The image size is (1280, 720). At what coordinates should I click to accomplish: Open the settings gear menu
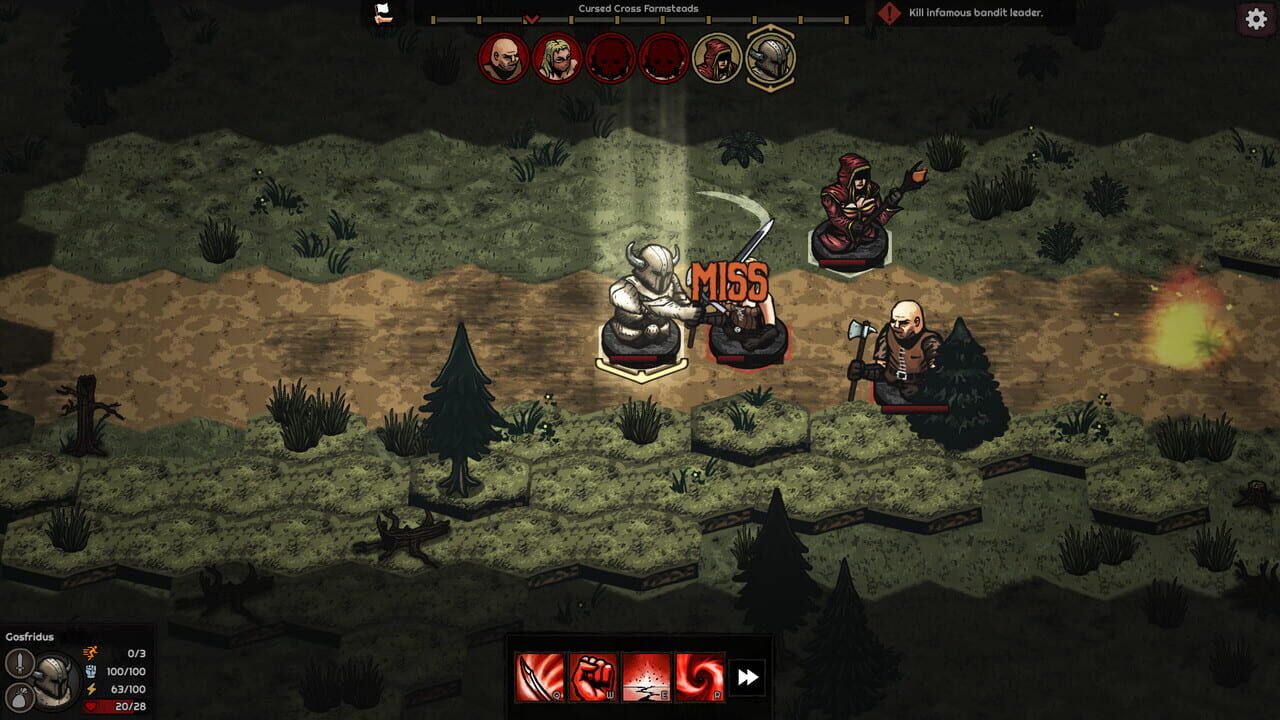[x=1257, y=17]
